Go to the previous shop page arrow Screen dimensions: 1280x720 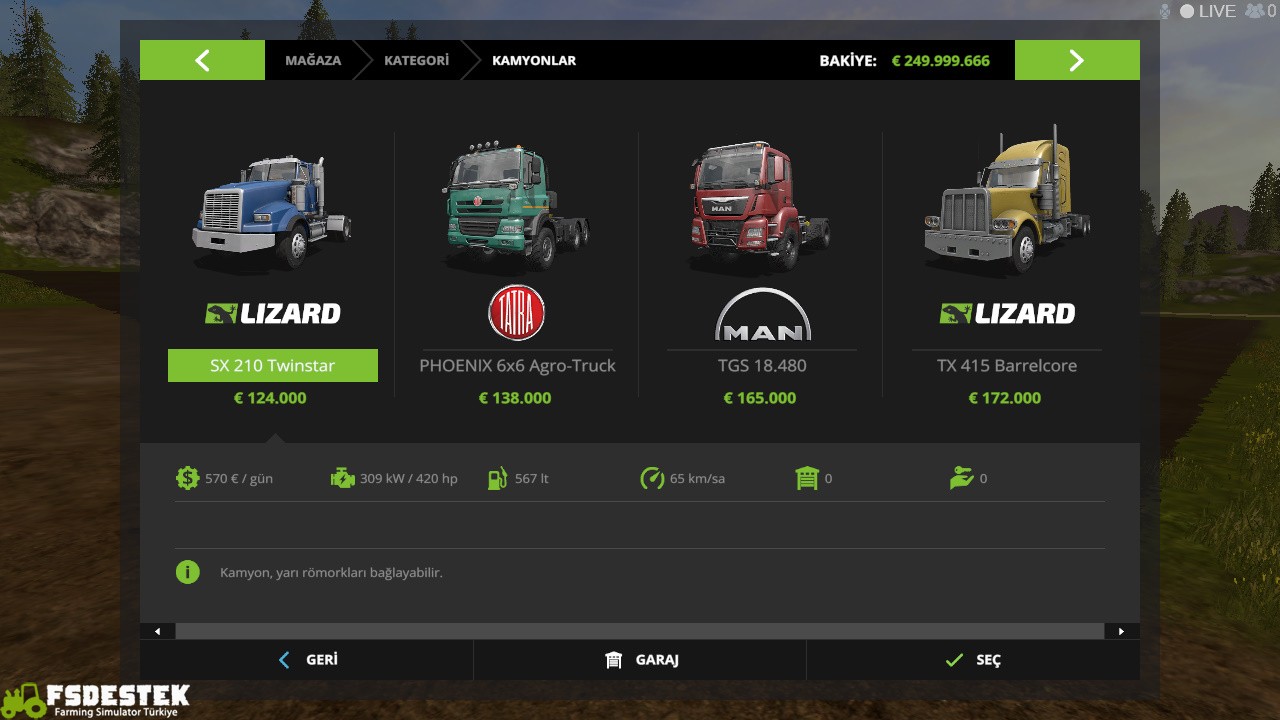pos(202,60)
